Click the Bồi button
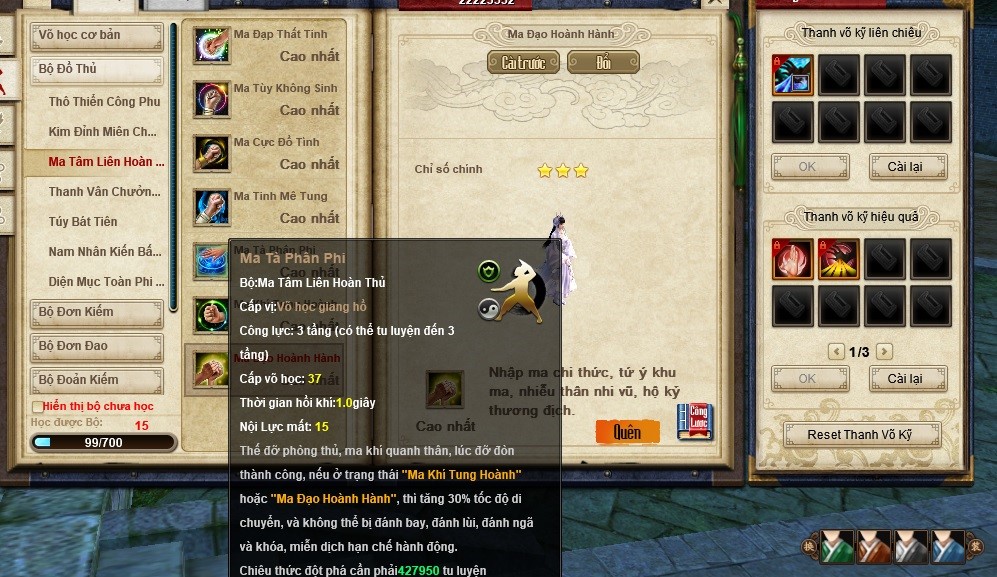Viewport: 997px width, 577px height. (x=603, y=63)
